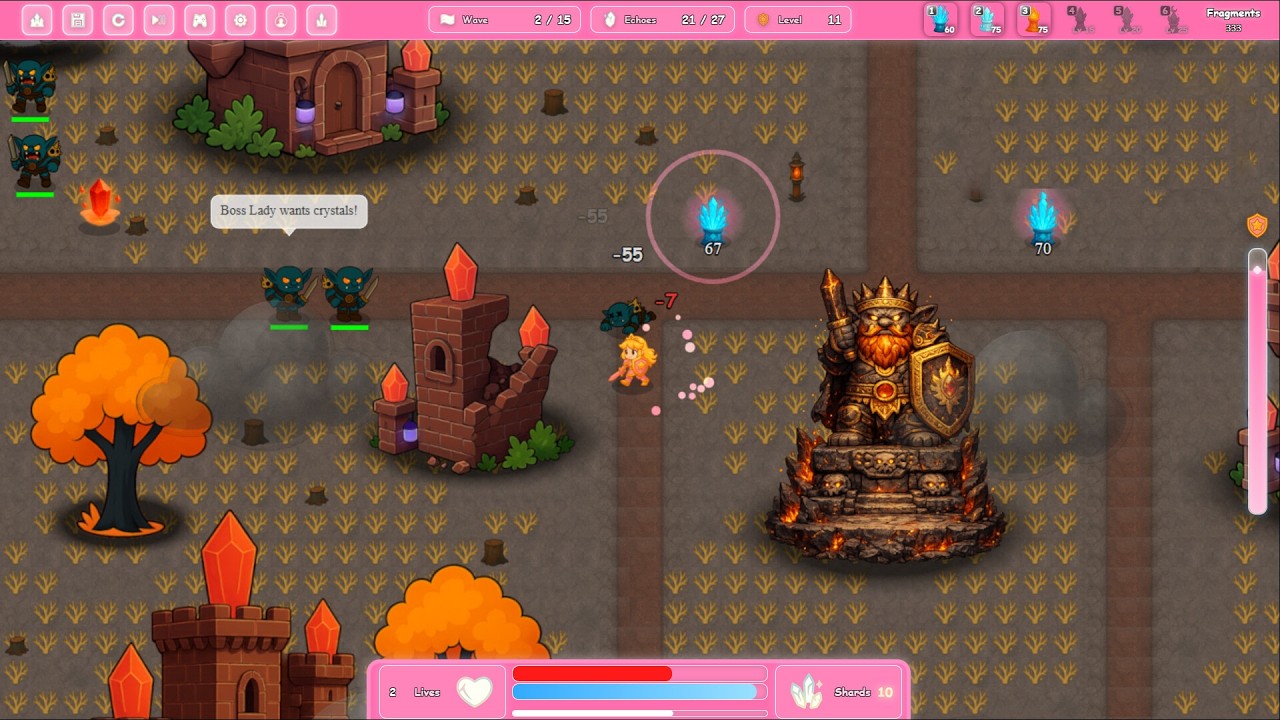Toggle the upgrade arrow icon in the toolbar
This screenshot has height=720, width=1280.
point(321,20)
